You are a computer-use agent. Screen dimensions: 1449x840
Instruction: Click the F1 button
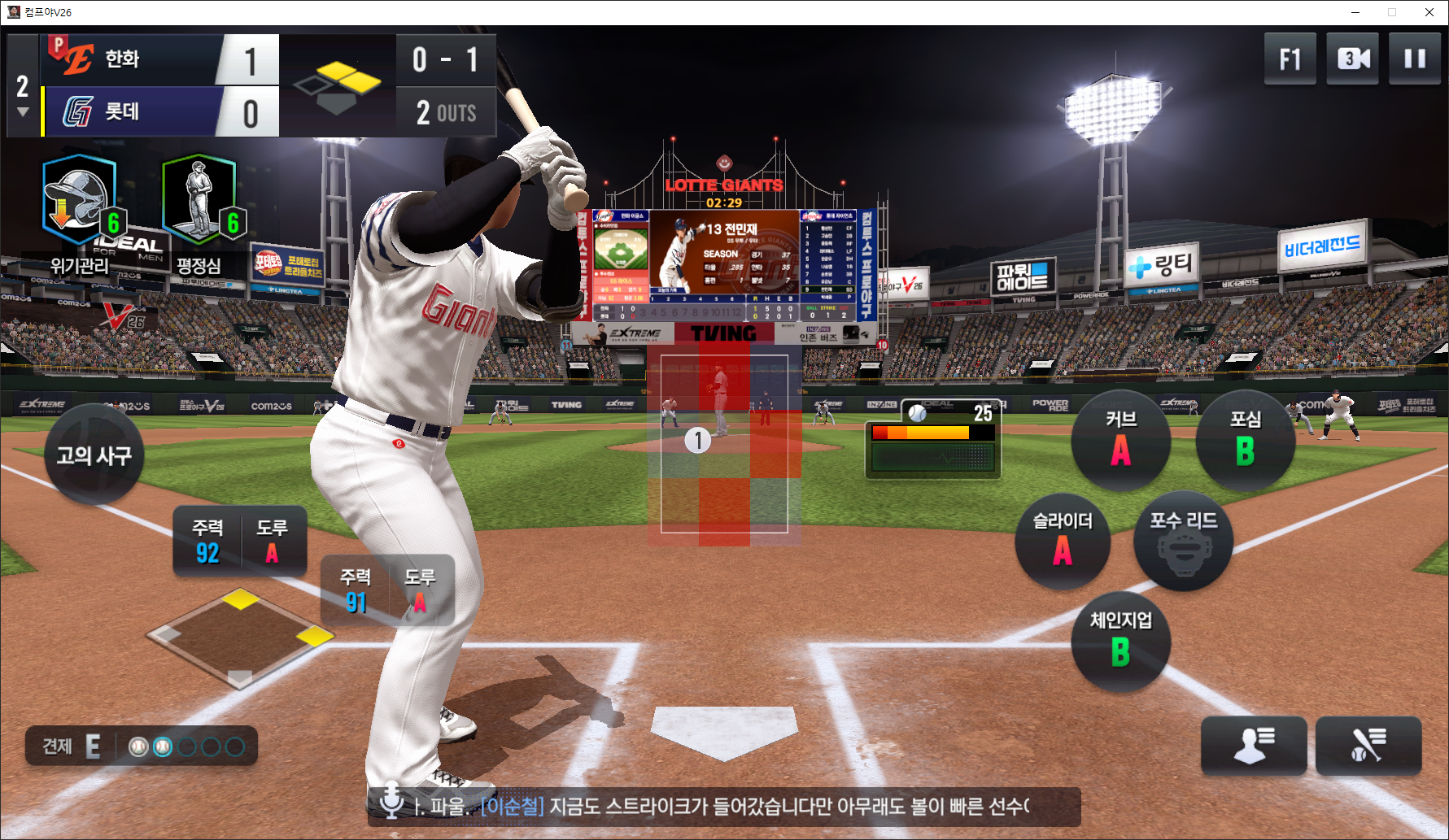coord(1290,59)
